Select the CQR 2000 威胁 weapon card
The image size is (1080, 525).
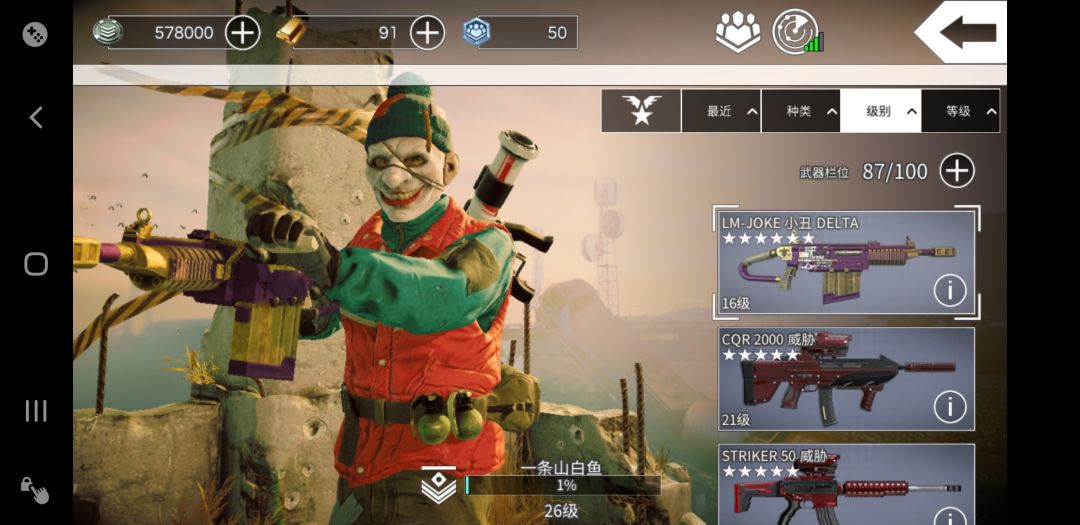(830, 378)
